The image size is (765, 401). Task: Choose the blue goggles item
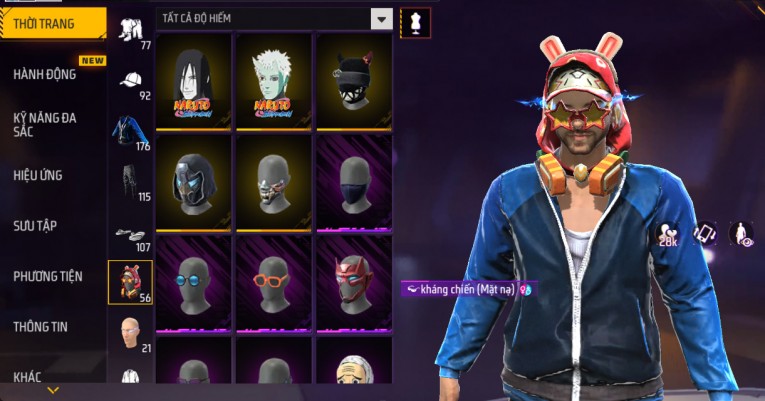[193, 283]
